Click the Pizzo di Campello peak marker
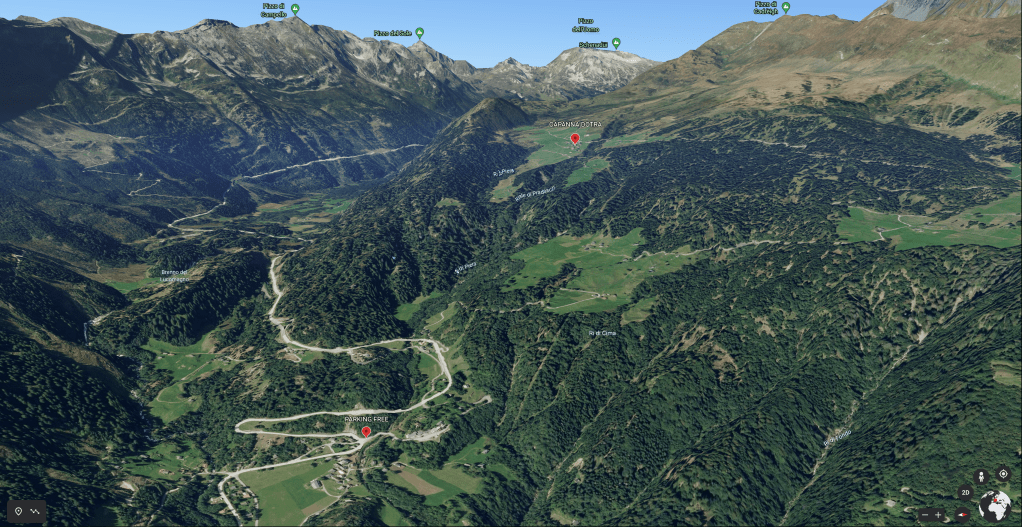 (294, 9)
